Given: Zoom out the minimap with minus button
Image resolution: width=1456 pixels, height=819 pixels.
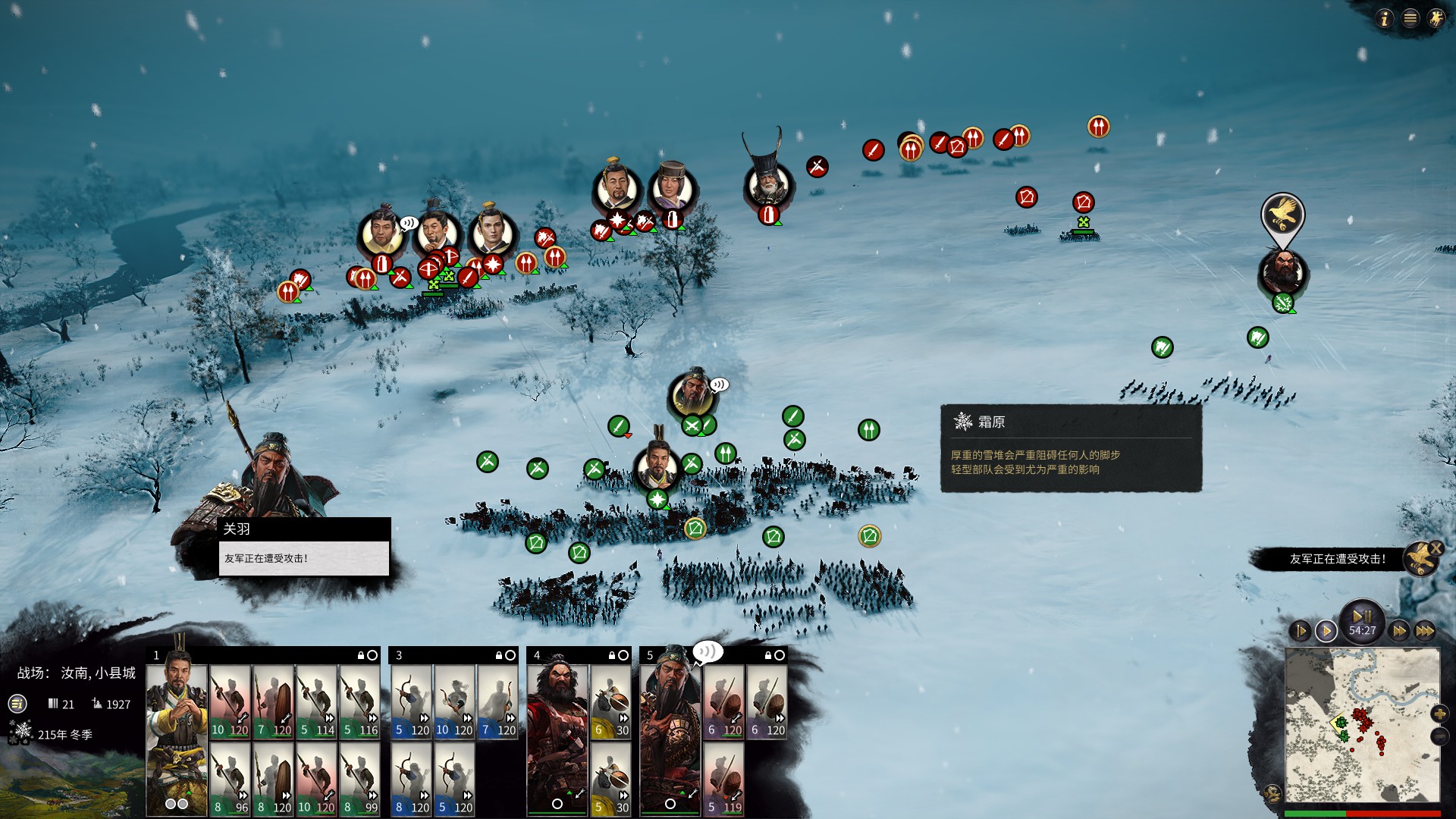Looking at the screenshot, I should (x=1439, y=736).
